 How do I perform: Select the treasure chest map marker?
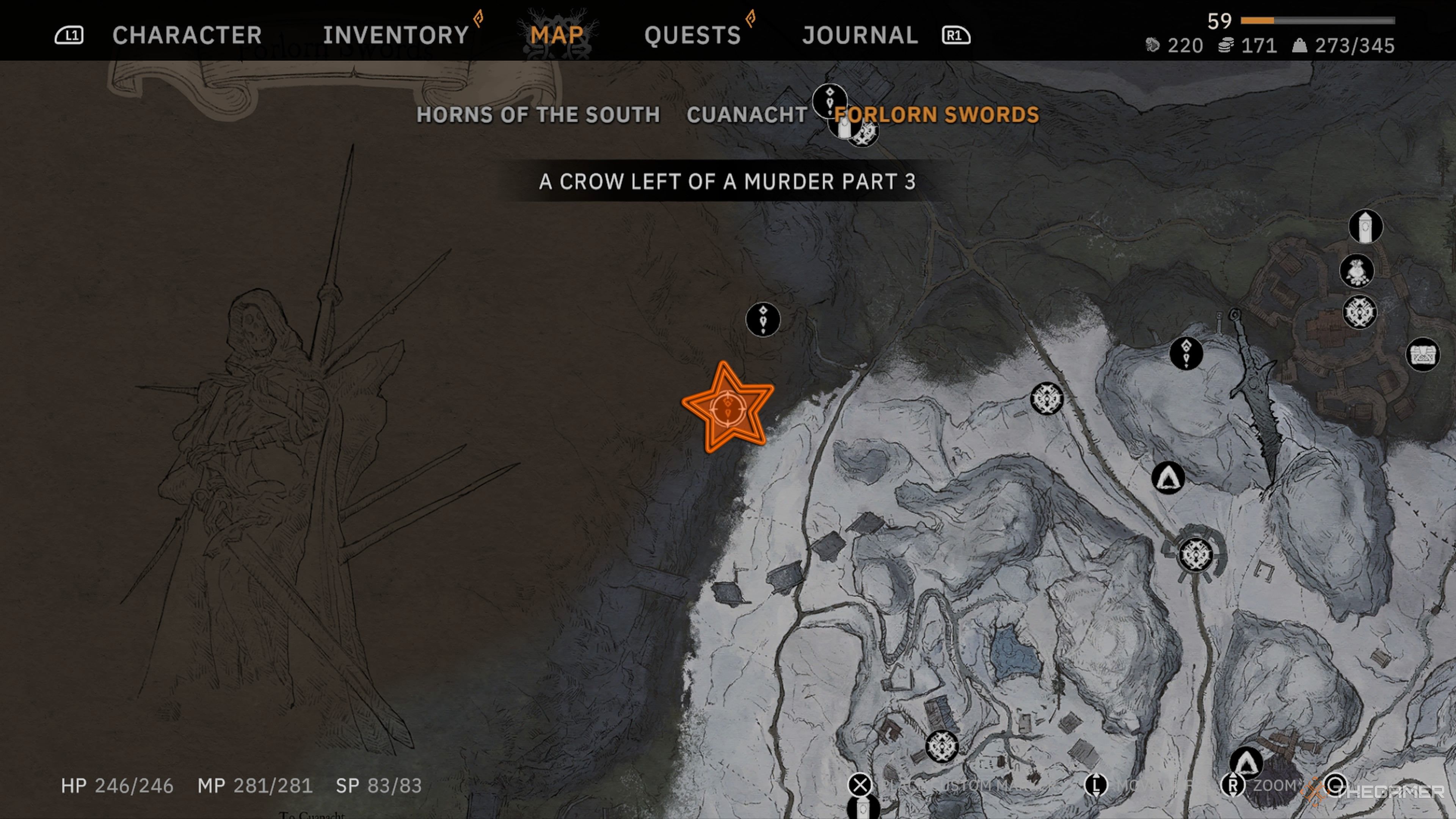[x=1422, y=355]
